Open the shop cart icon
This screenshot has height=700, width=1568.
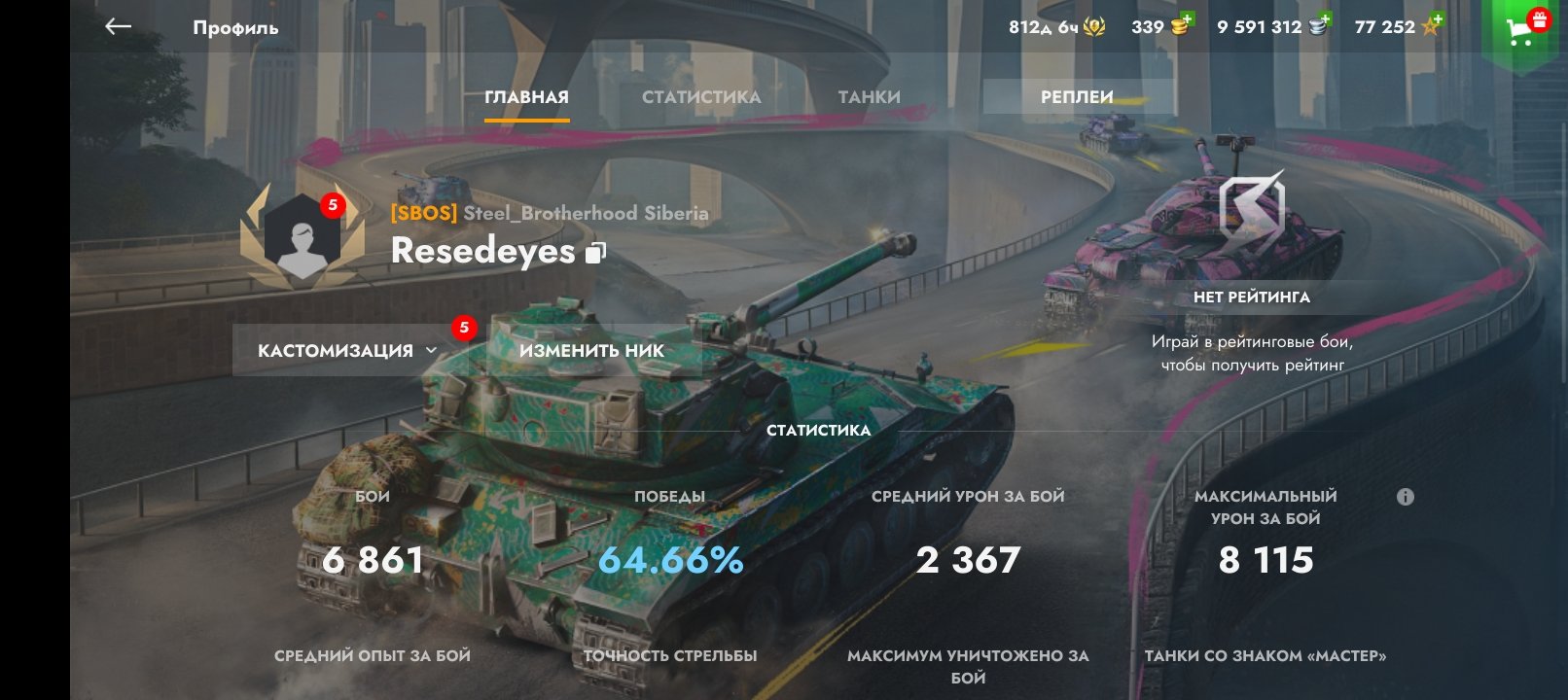pyautogui.click(x=1520, y=31)
